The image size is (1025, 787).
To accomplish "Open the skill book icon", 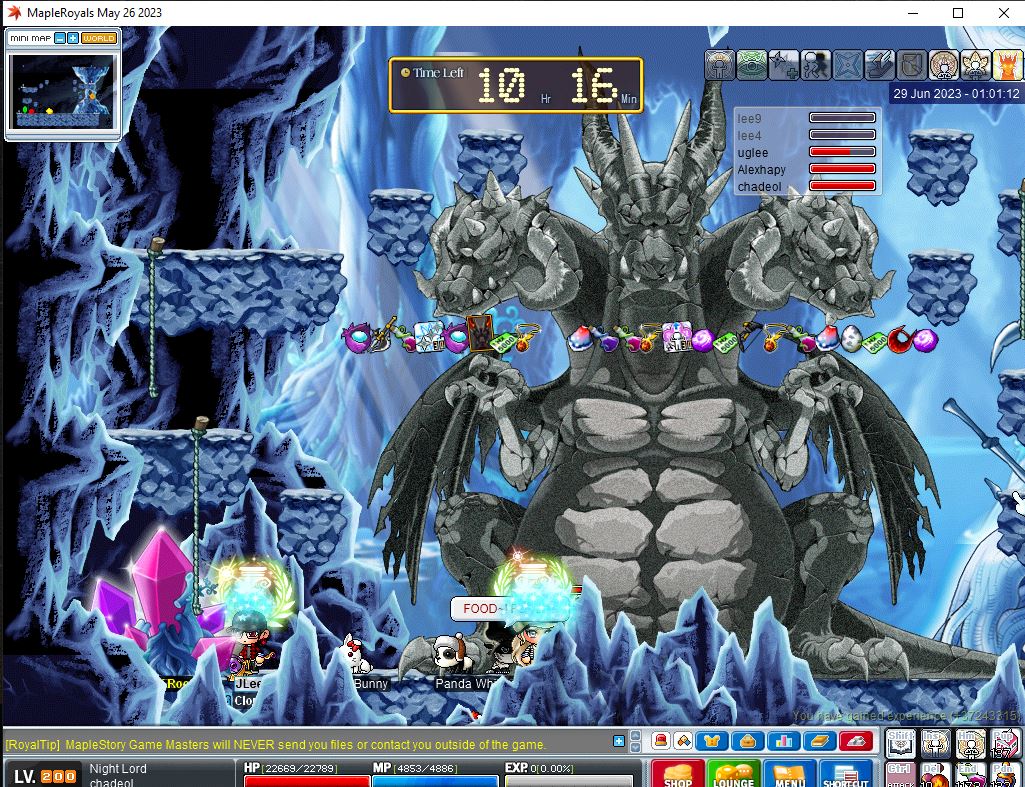I will coord(818,741).
